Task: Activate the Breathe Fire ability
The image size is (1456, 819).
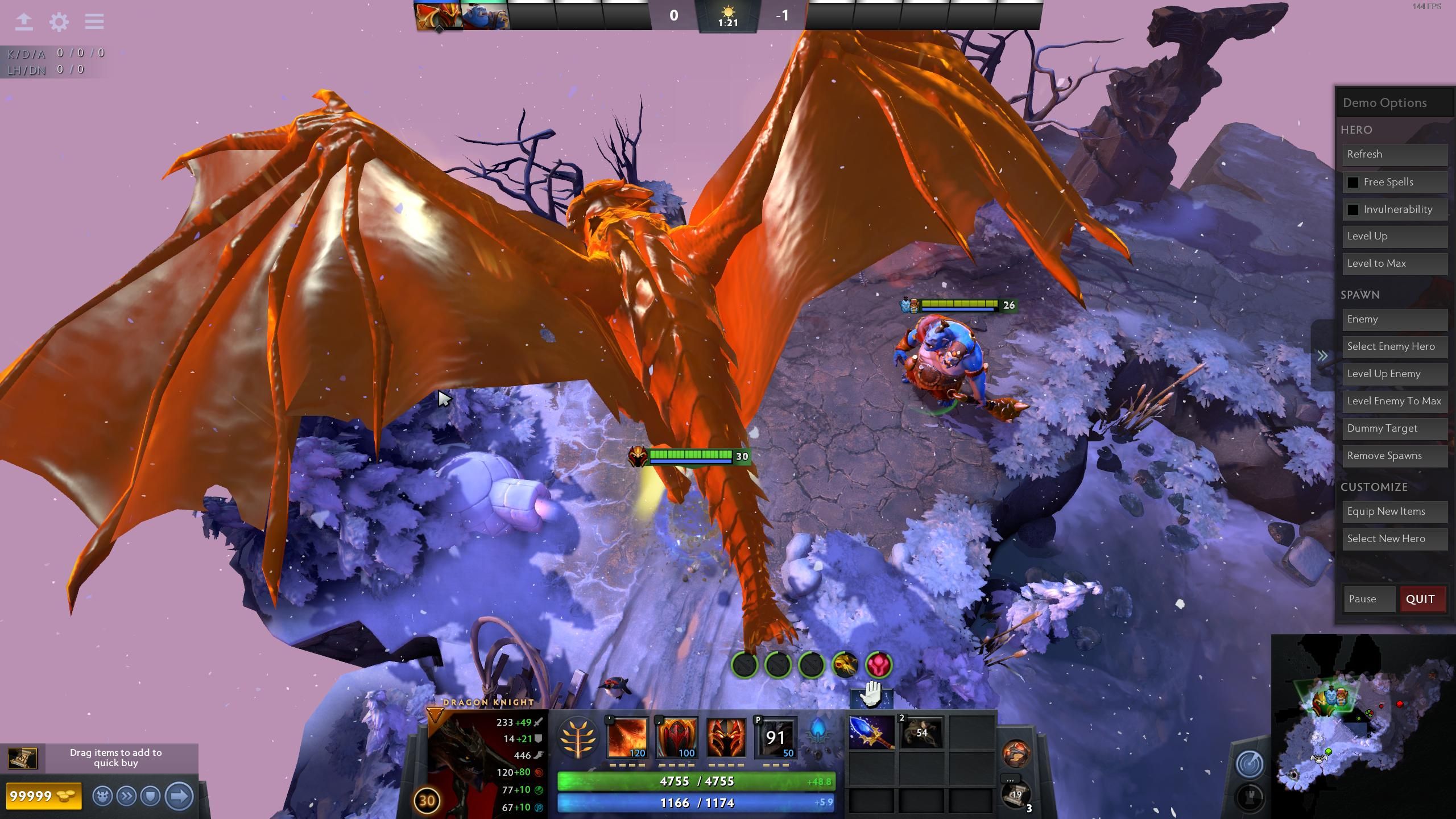Action: coord(627,738)
